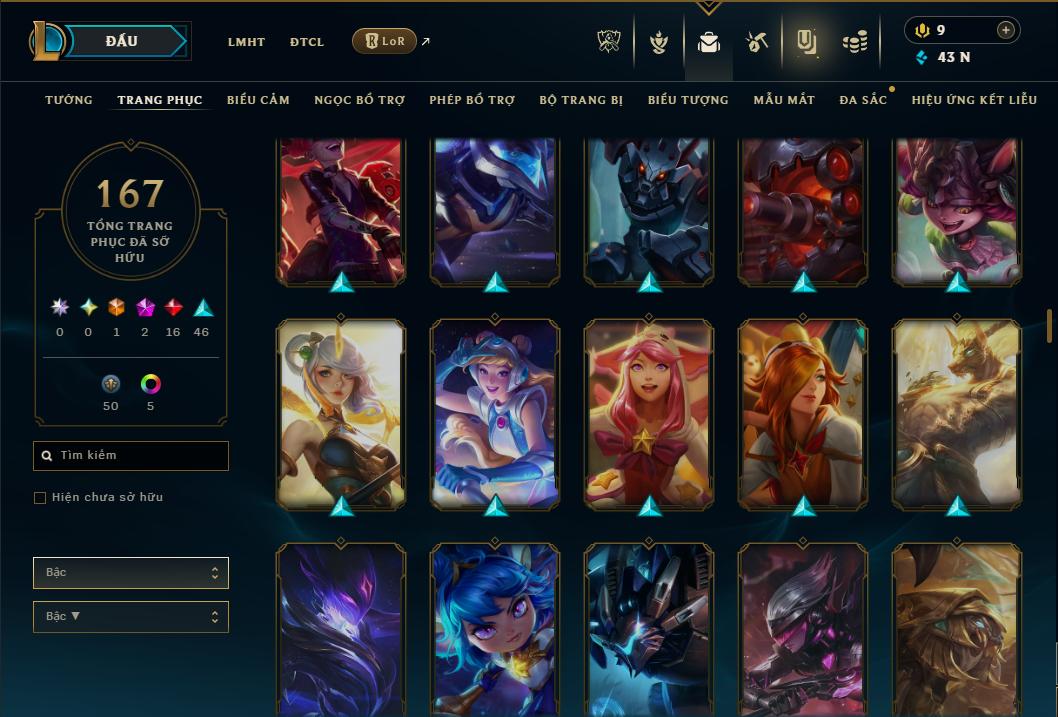The height and width of the screenshot is (717, 1058).
Task: Switch to the Đa Sắc chromas tab
Action: 863,100
